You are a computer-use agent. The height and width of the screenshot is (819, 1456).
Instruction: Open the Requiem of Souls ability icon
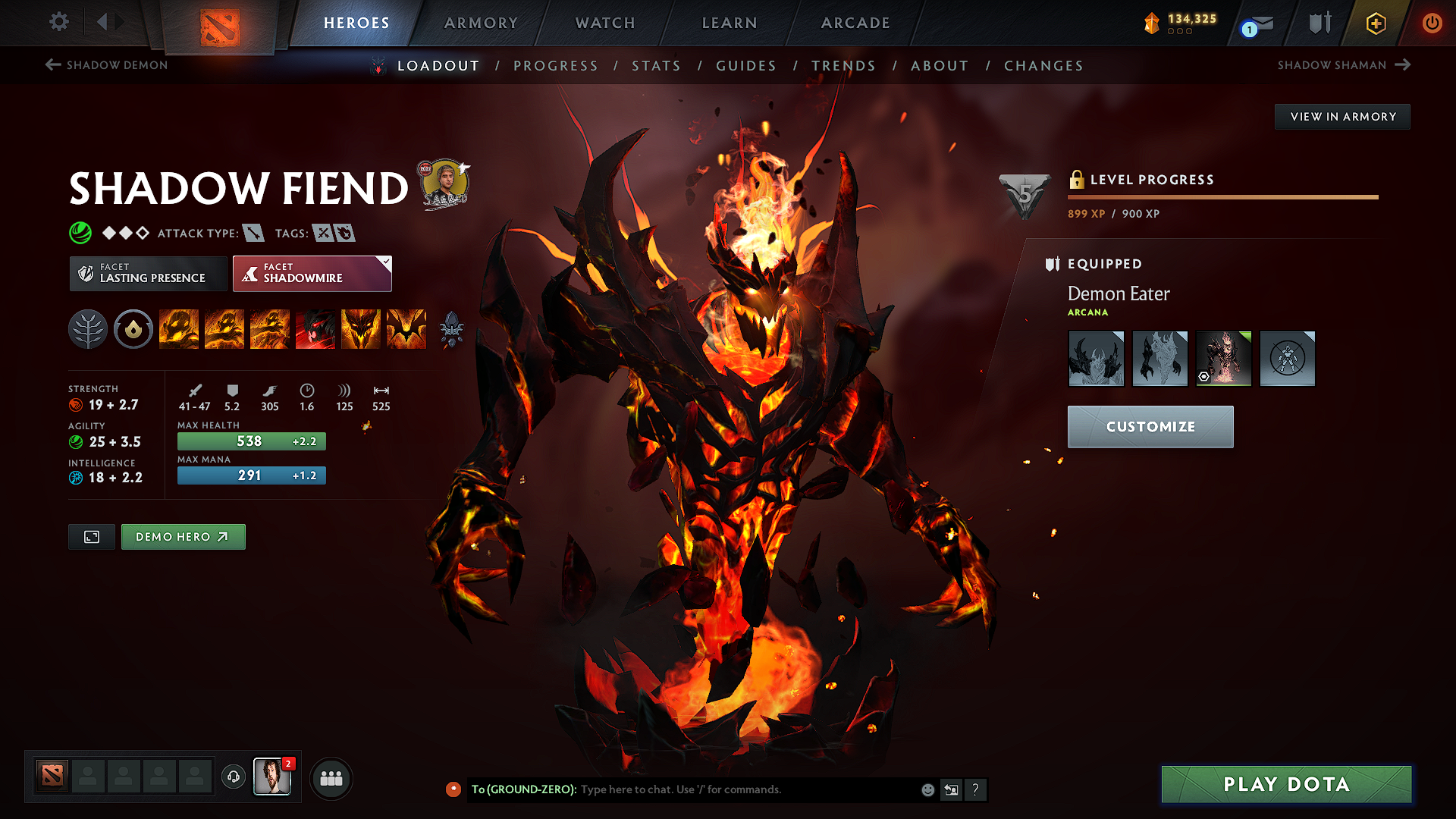[406, 329]
